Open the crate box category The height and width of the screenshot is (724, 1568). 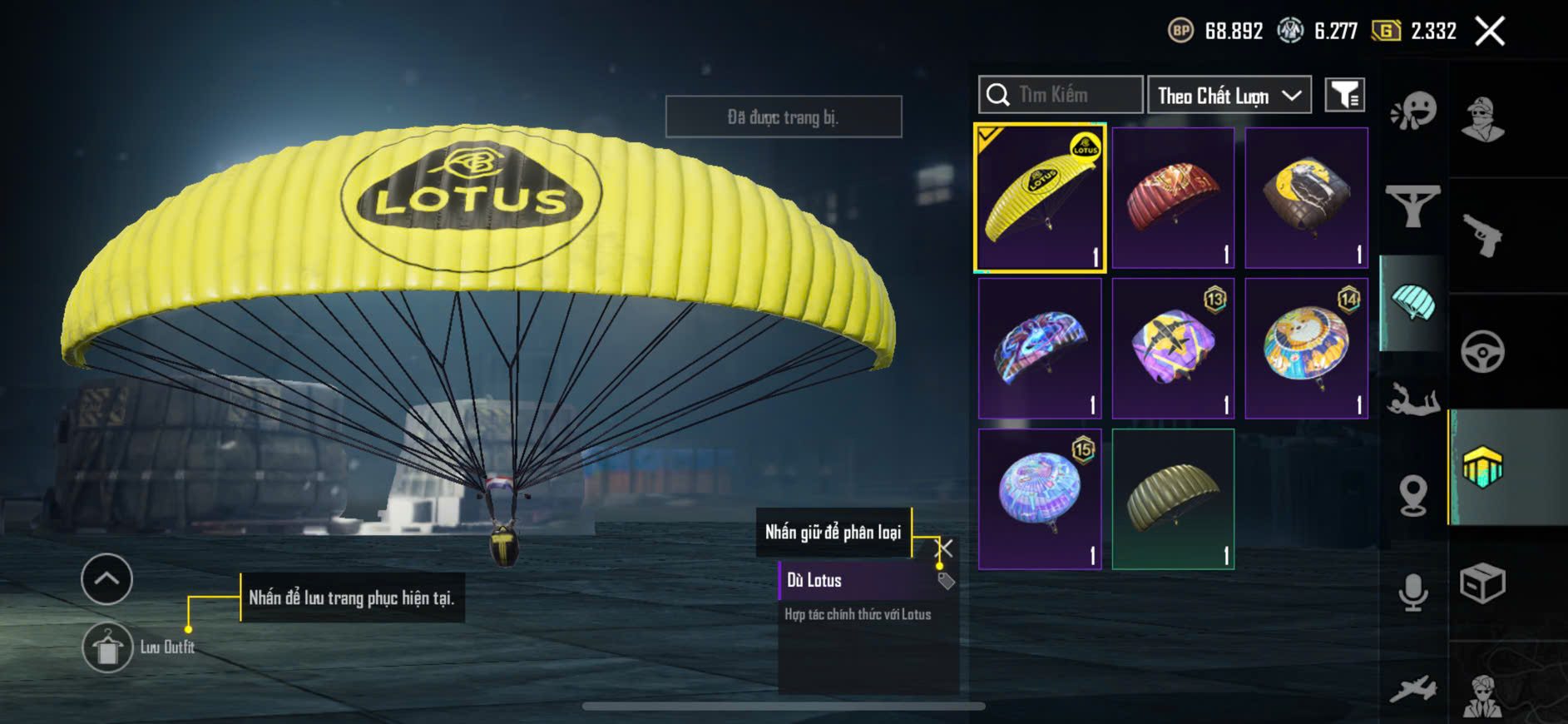click(1482, 583)
